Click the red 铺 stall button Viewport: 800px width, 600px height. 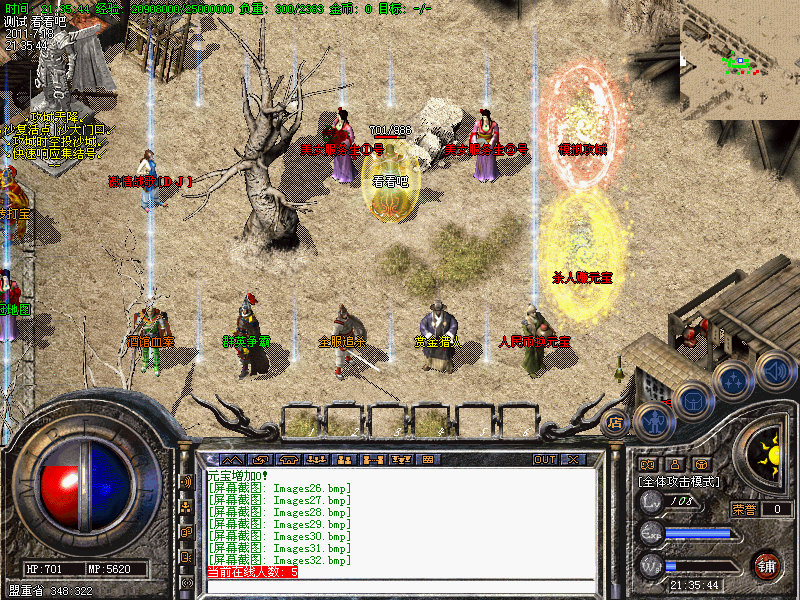(x=767, y=565)
